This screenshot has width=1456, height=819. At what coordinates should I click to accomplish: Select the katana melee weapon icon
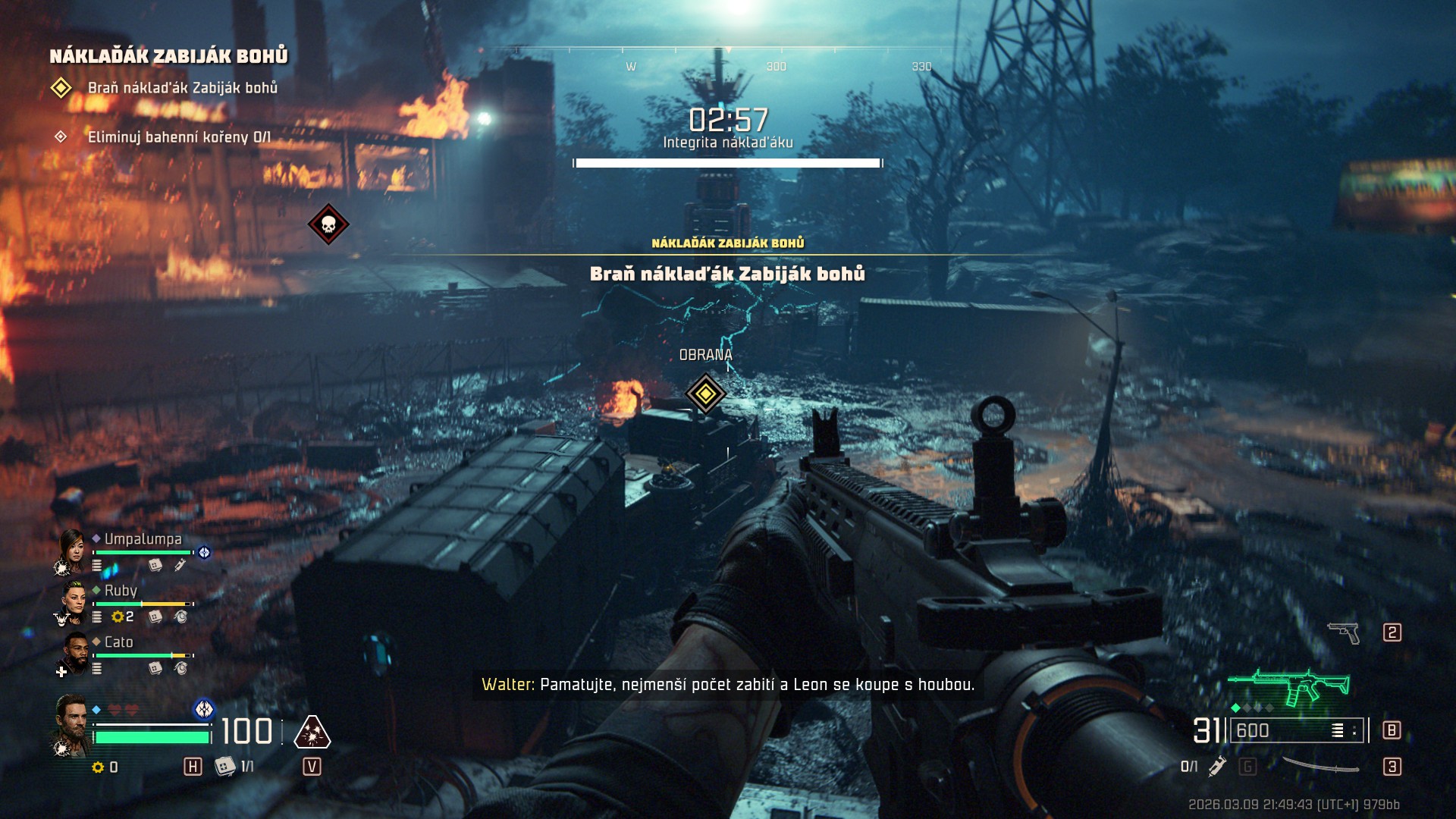point(1320,766)
